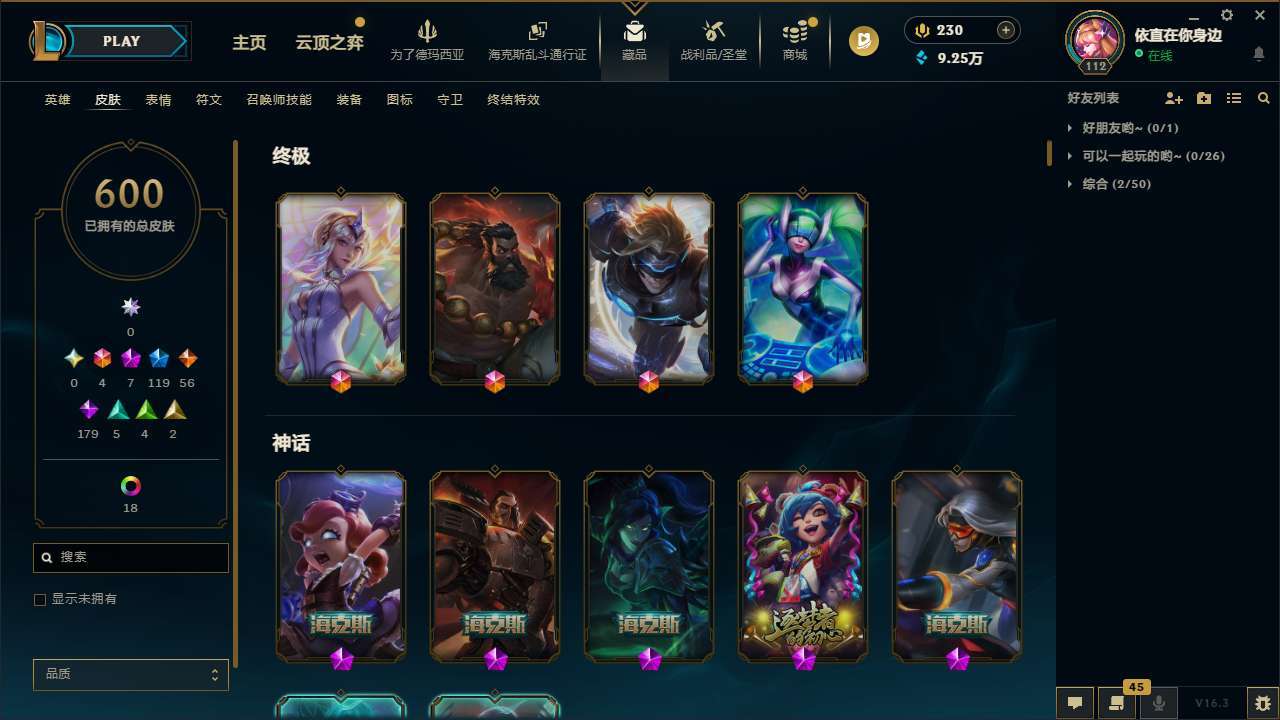This screenshot has height=720, width=1280.
Task: Toggle the microphone mute
Action: tap(1158, 702)
